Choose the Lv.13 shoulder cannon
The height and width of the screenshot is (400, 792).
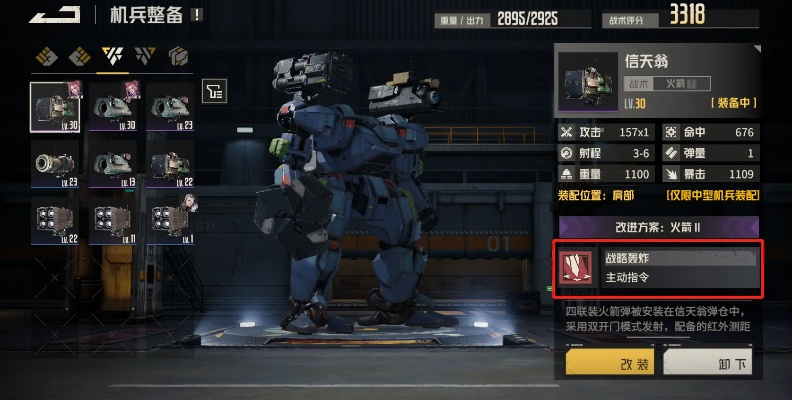click(113, 161)
